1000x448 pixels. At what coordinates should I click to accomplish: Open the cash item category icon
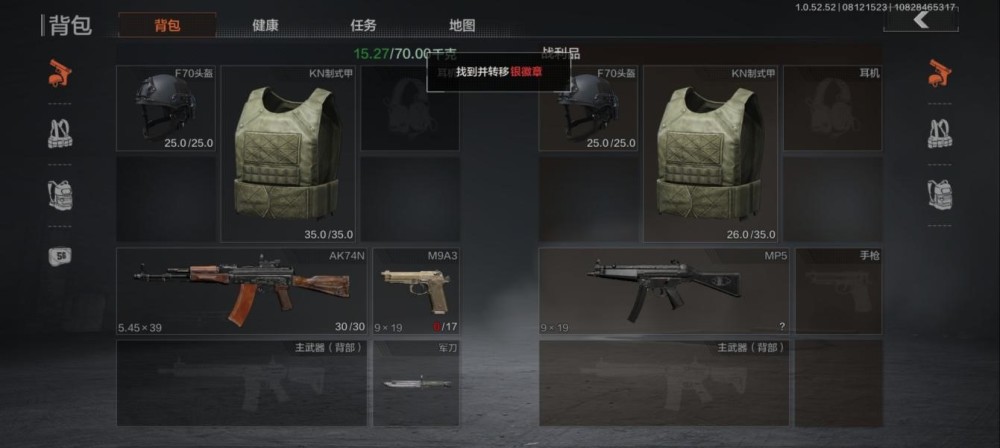point(60,257)
